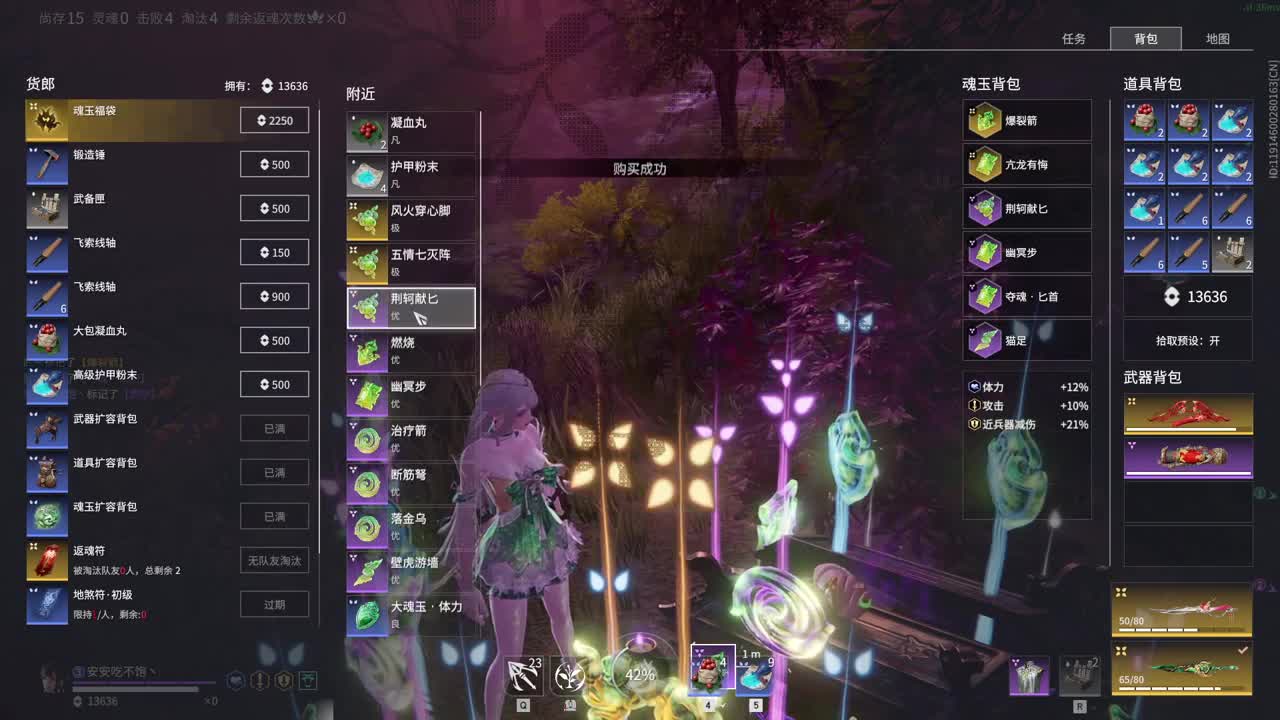Open the 地图 tab
Viewport: 1280px width, 720px height.
1218,38
